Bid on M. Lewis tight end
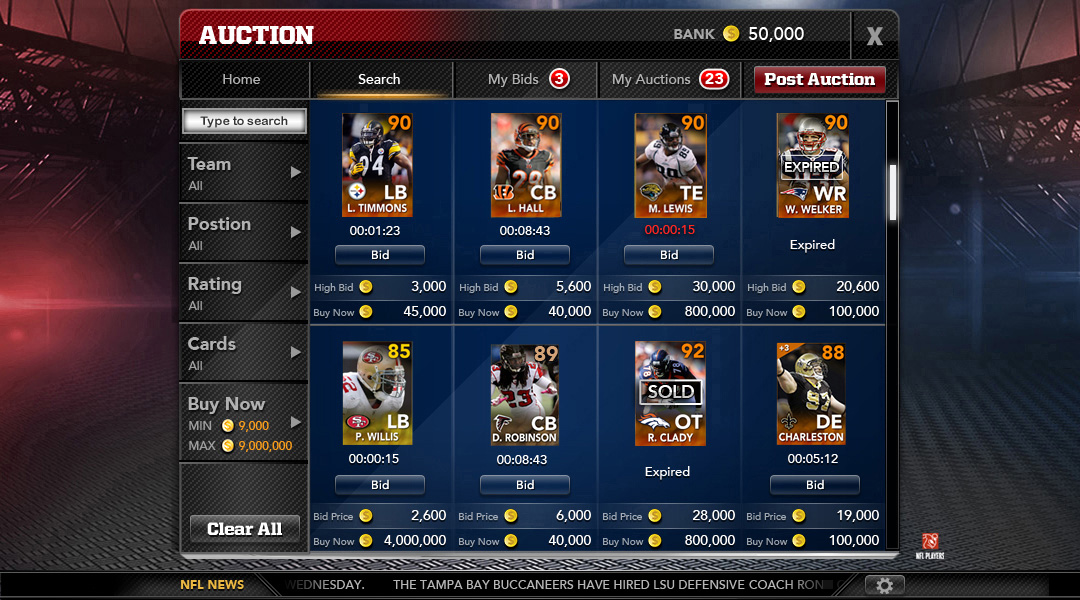Image resolution: width=1080 pixels, height=600 pixels. coord(669,255)
